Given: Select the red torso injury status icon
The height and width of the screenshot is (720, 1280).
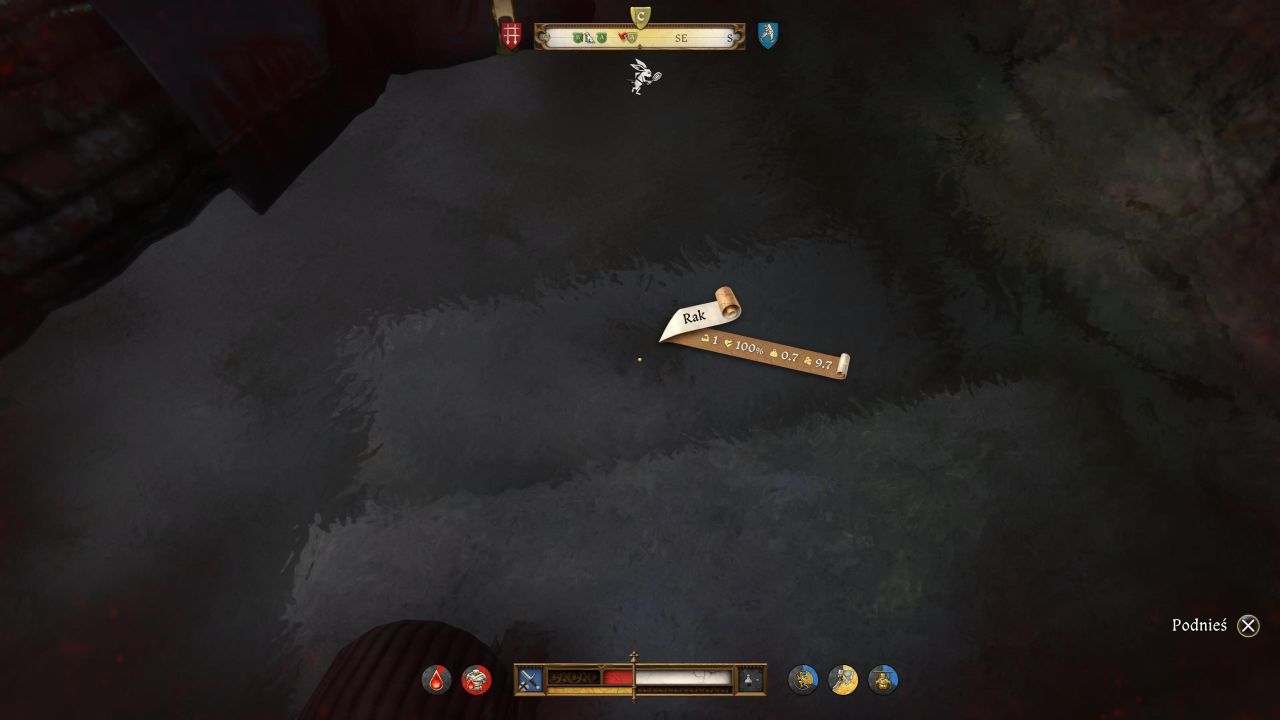Looking at the screenshot, I should (x=477, y=680).
